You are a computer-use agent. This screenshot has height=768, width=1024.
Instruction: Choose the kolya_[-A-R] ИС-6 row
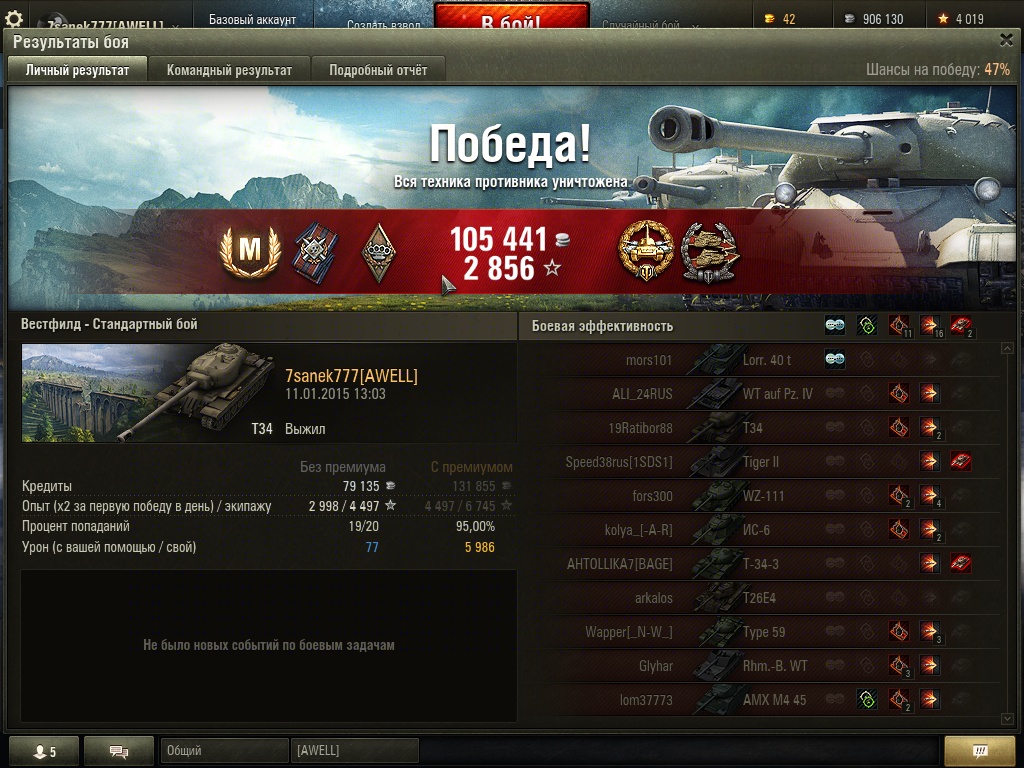pos(760,530)
